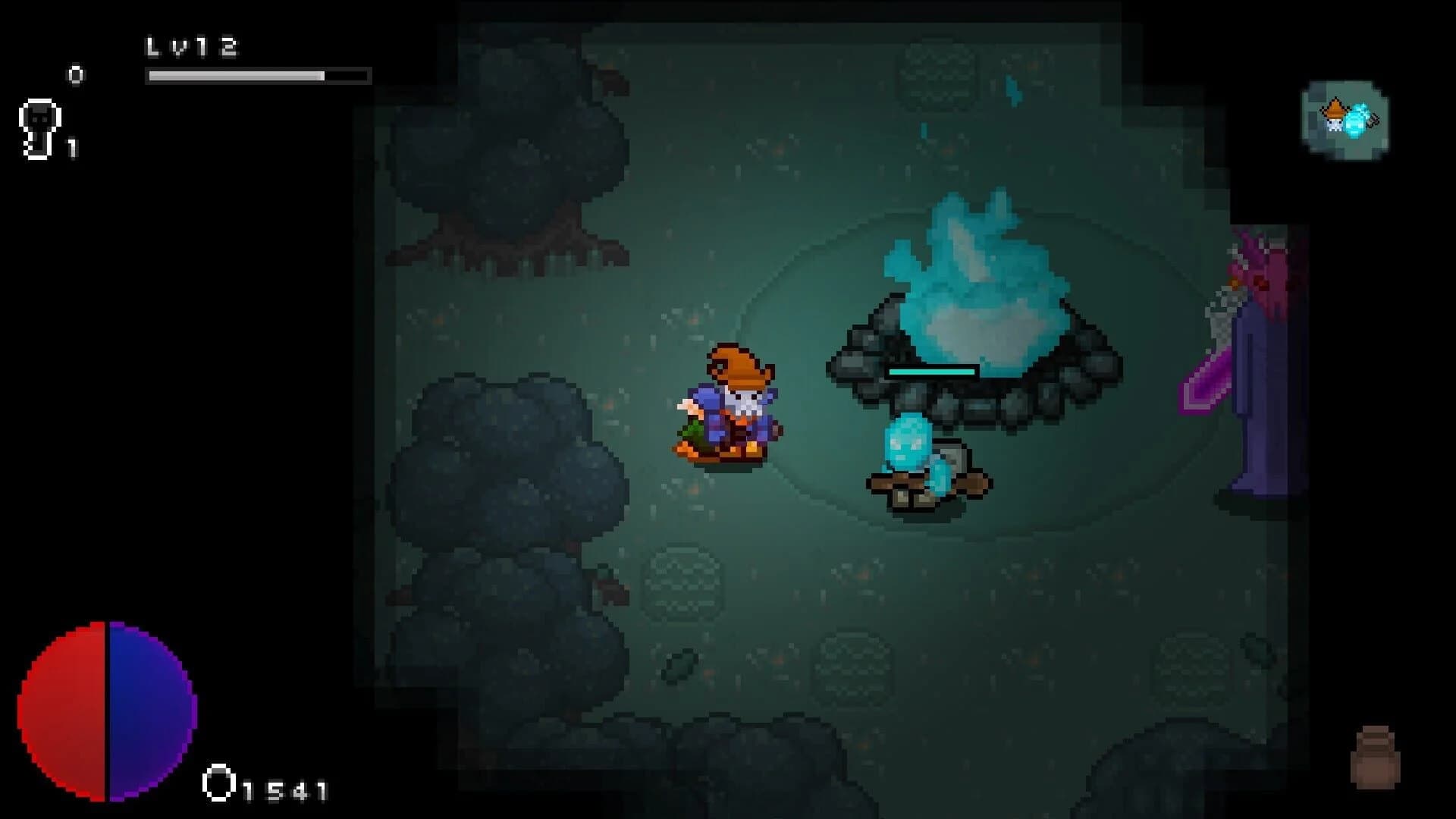The width and height of the screenshot is (1456, 819).
Task: Click the enemy health bar above the campfire
Action: tap(931, 372)
